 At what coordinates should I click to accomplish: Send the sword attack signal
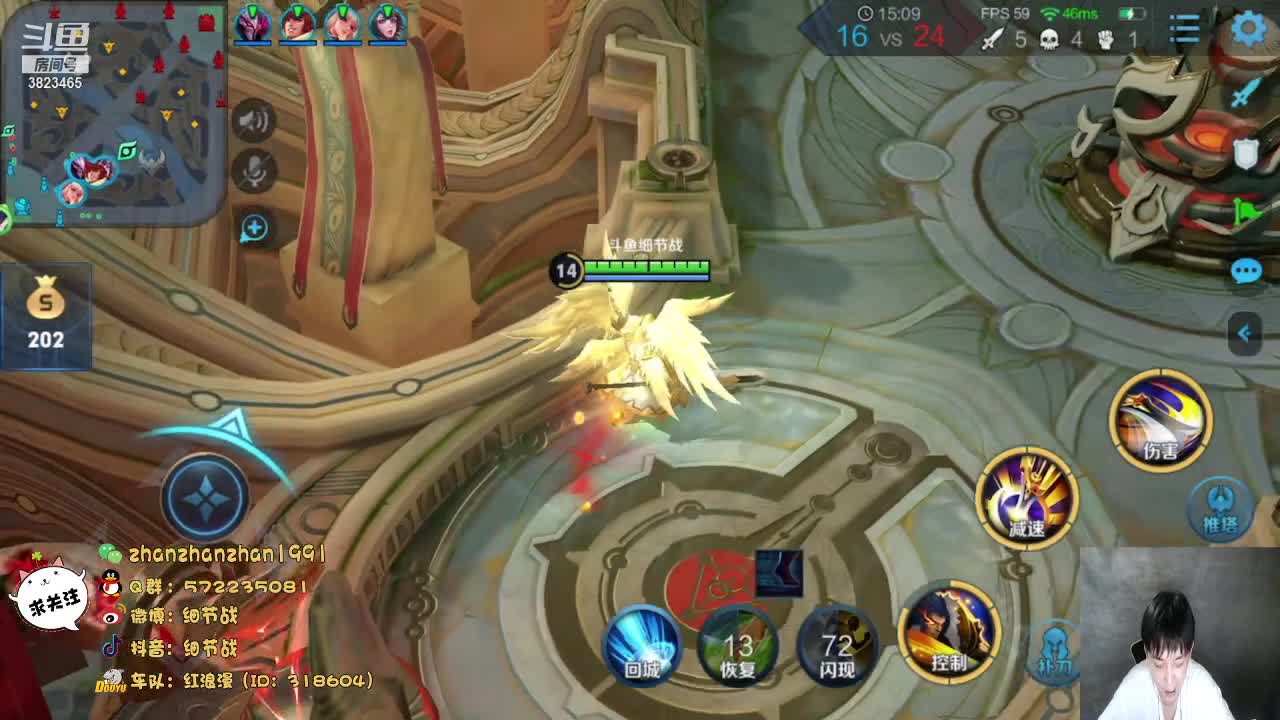1246,93
